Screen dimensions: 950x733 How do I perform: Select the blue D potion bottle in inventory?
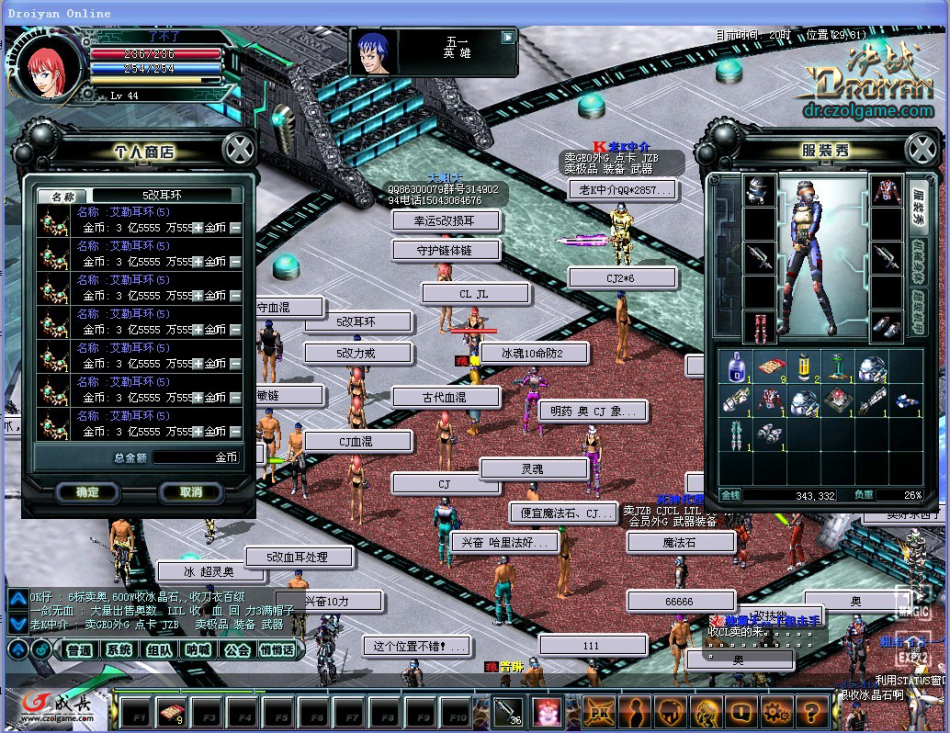click(736, 367)
